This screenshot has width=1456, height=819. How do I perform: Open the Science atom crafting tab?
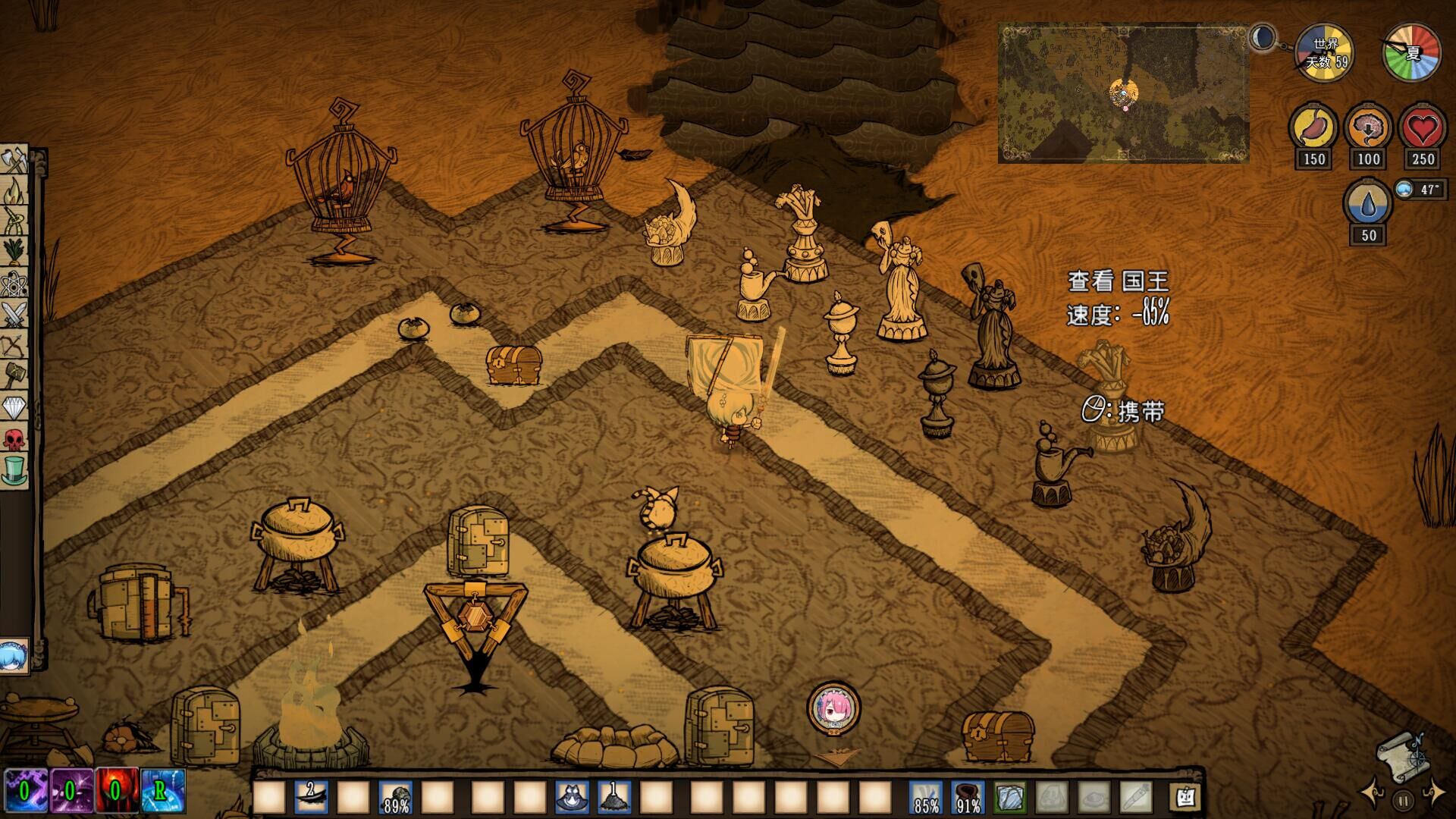pos(14,284)
